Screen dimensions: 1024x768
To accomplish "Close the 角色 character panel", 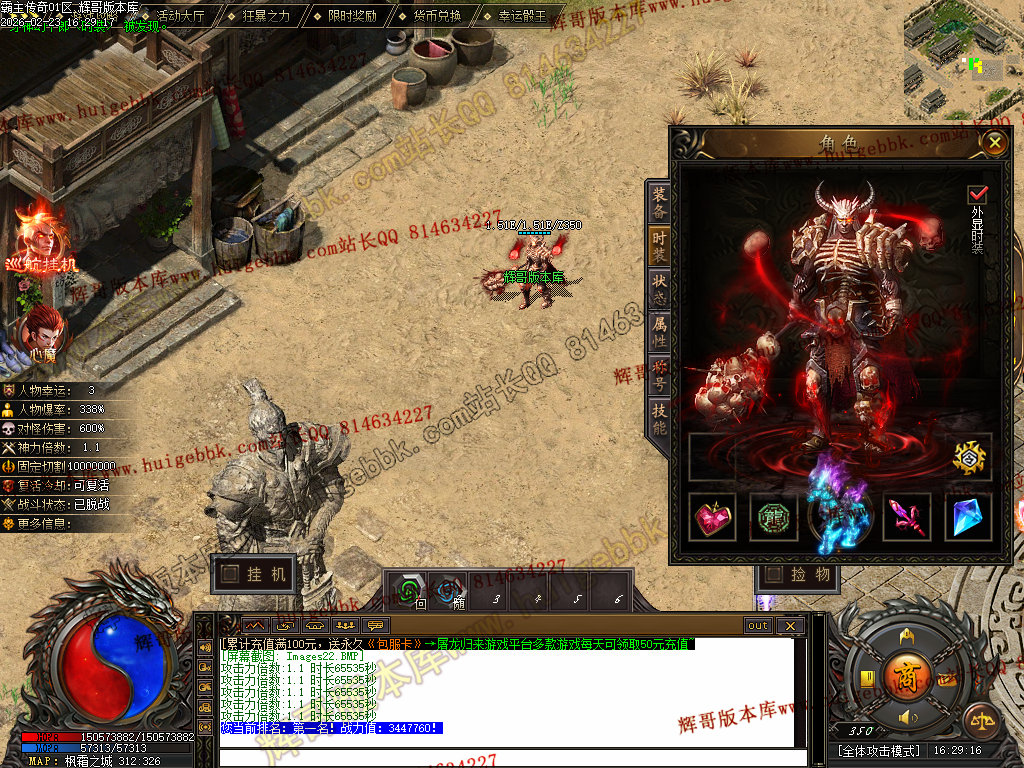I will [993, 143].
